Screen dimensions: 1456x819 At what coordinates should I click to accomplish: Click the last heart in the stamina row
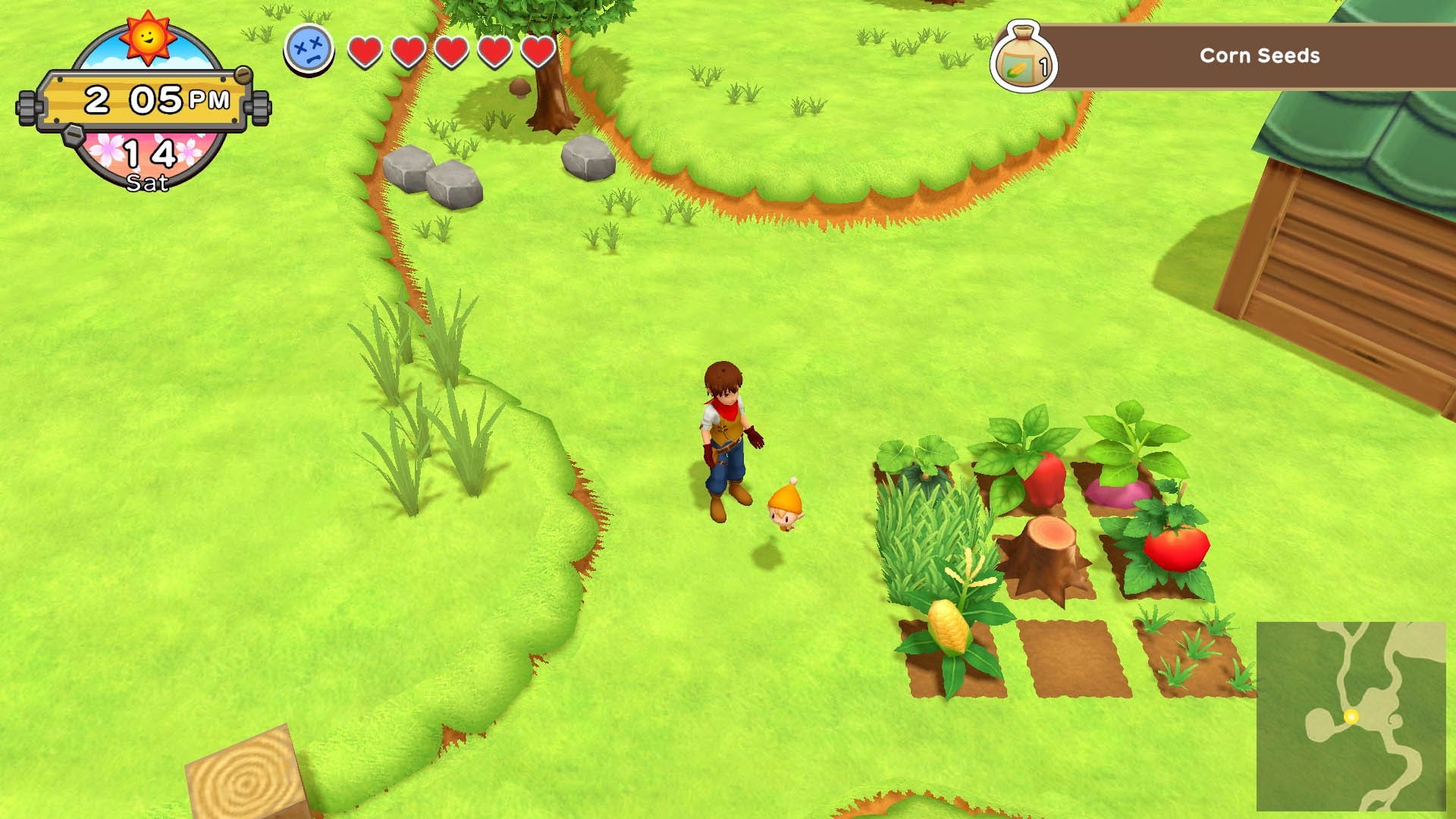pyautogui.click(x=537, y=53)
